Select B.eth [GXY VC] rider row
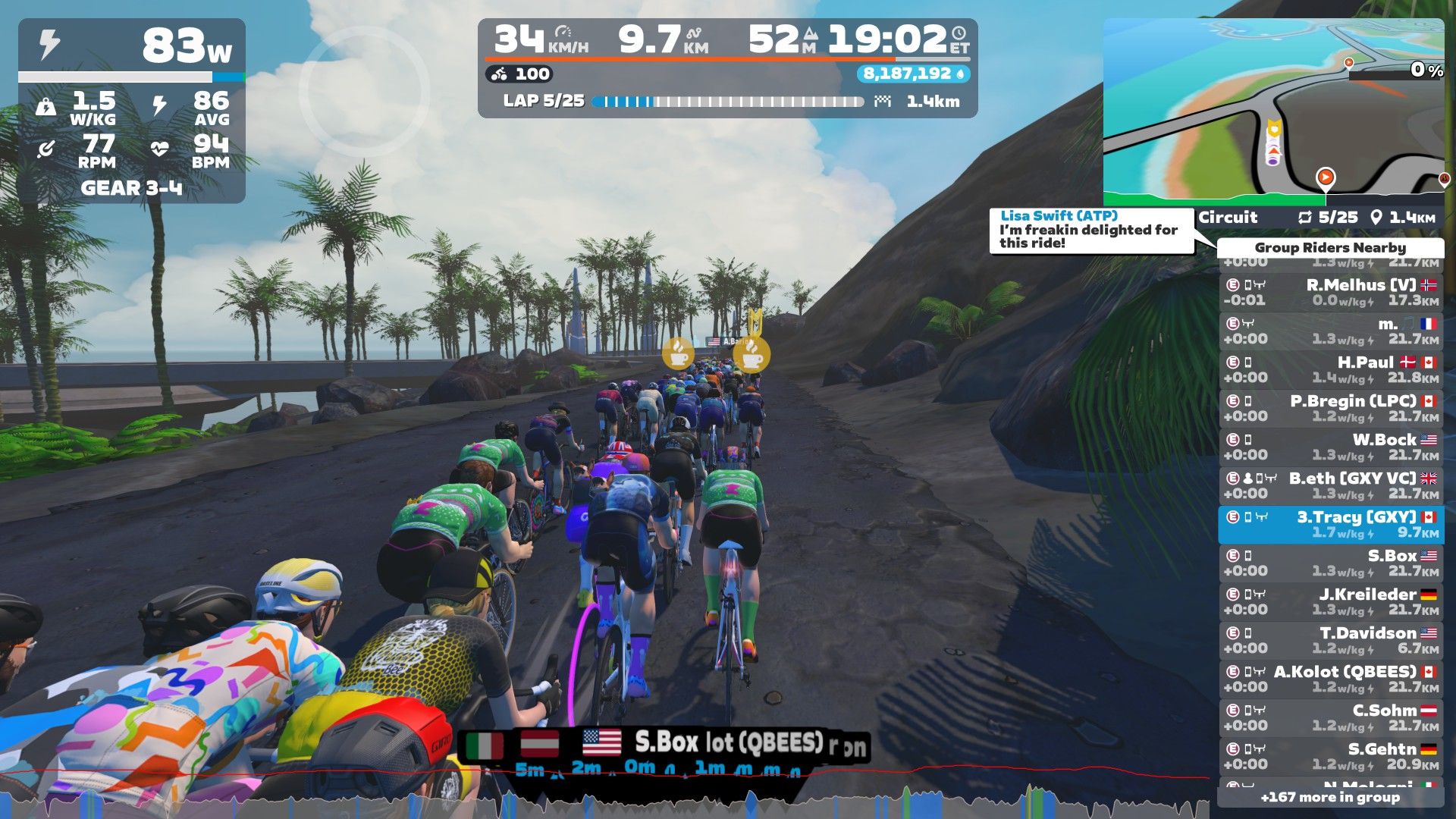This screenshot has width=1456, height=819. (x=1331, y=486)
